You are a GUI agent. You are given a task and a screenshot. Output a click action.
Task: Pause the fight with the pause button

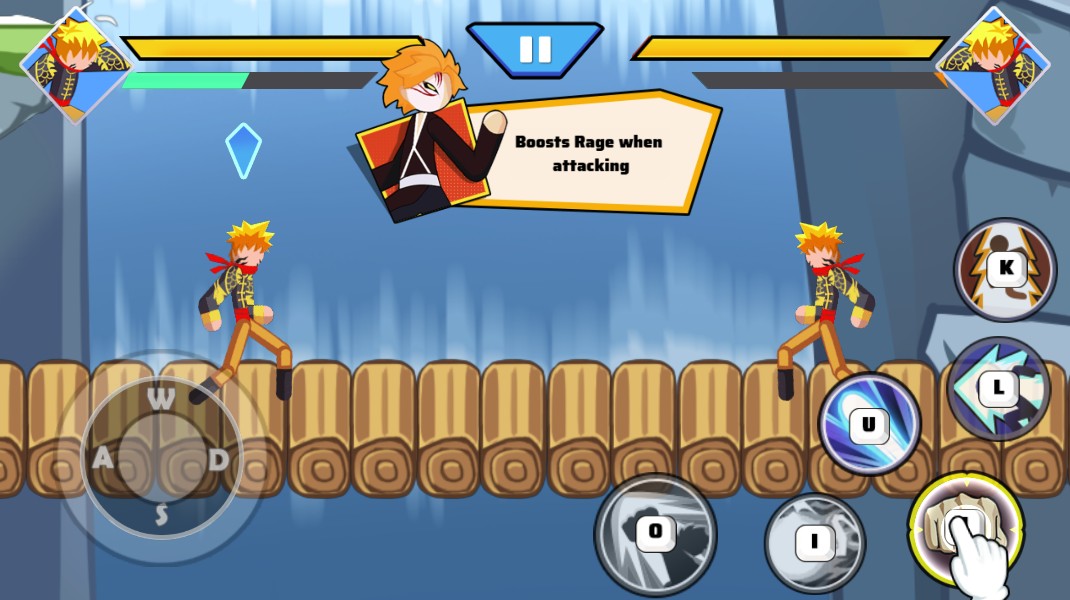pos(535,50)
